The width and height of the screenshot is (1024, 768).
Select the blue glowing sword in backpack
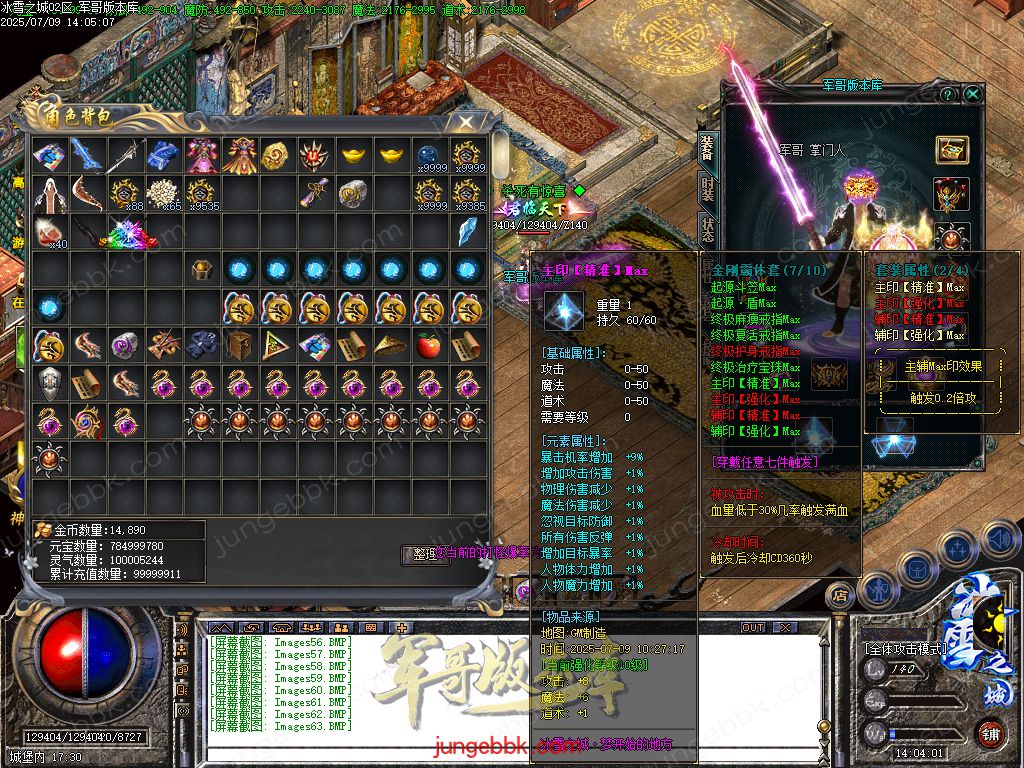[87, 154]
